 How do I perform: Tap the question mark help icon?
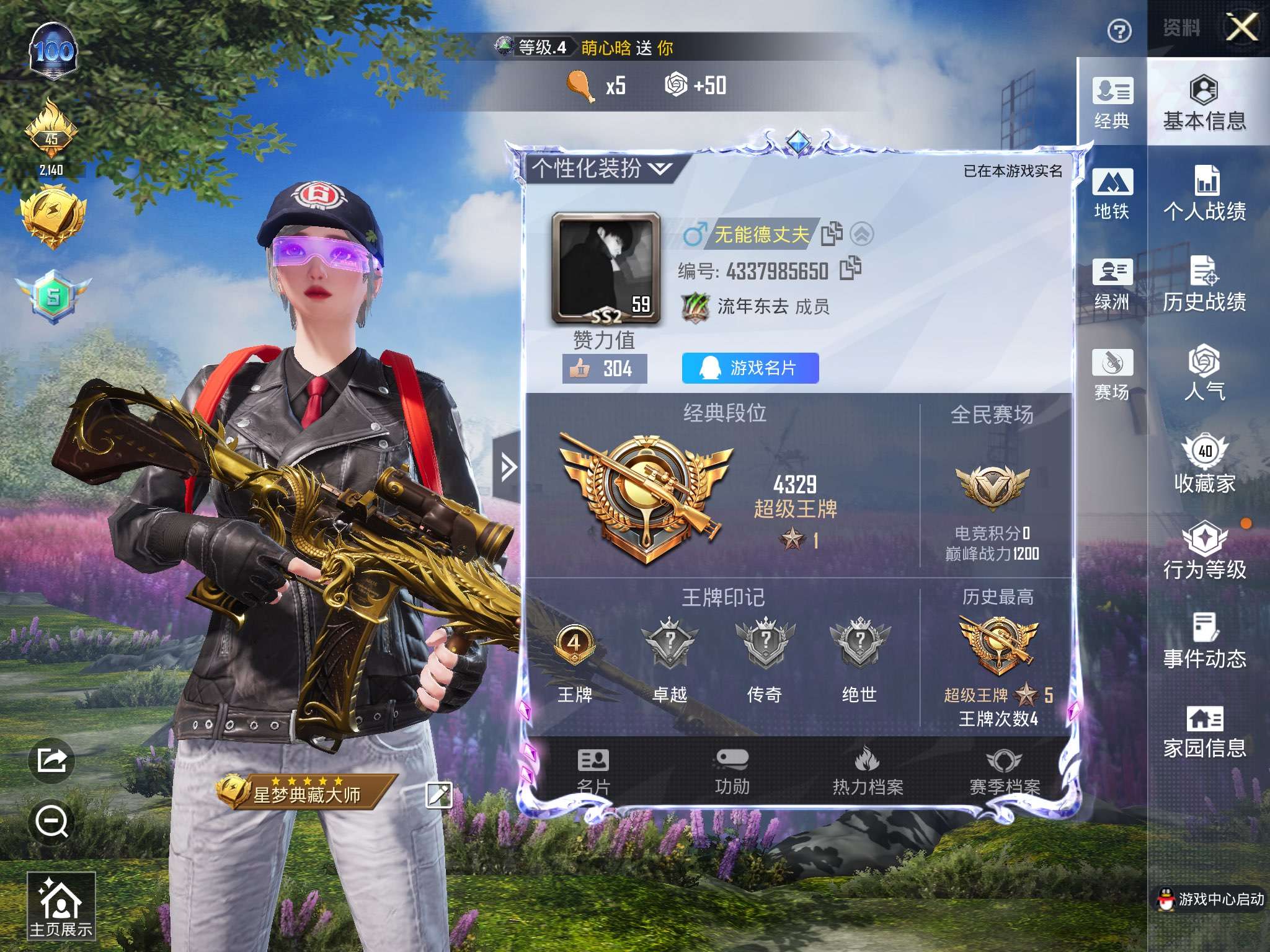click(1119, 30)
